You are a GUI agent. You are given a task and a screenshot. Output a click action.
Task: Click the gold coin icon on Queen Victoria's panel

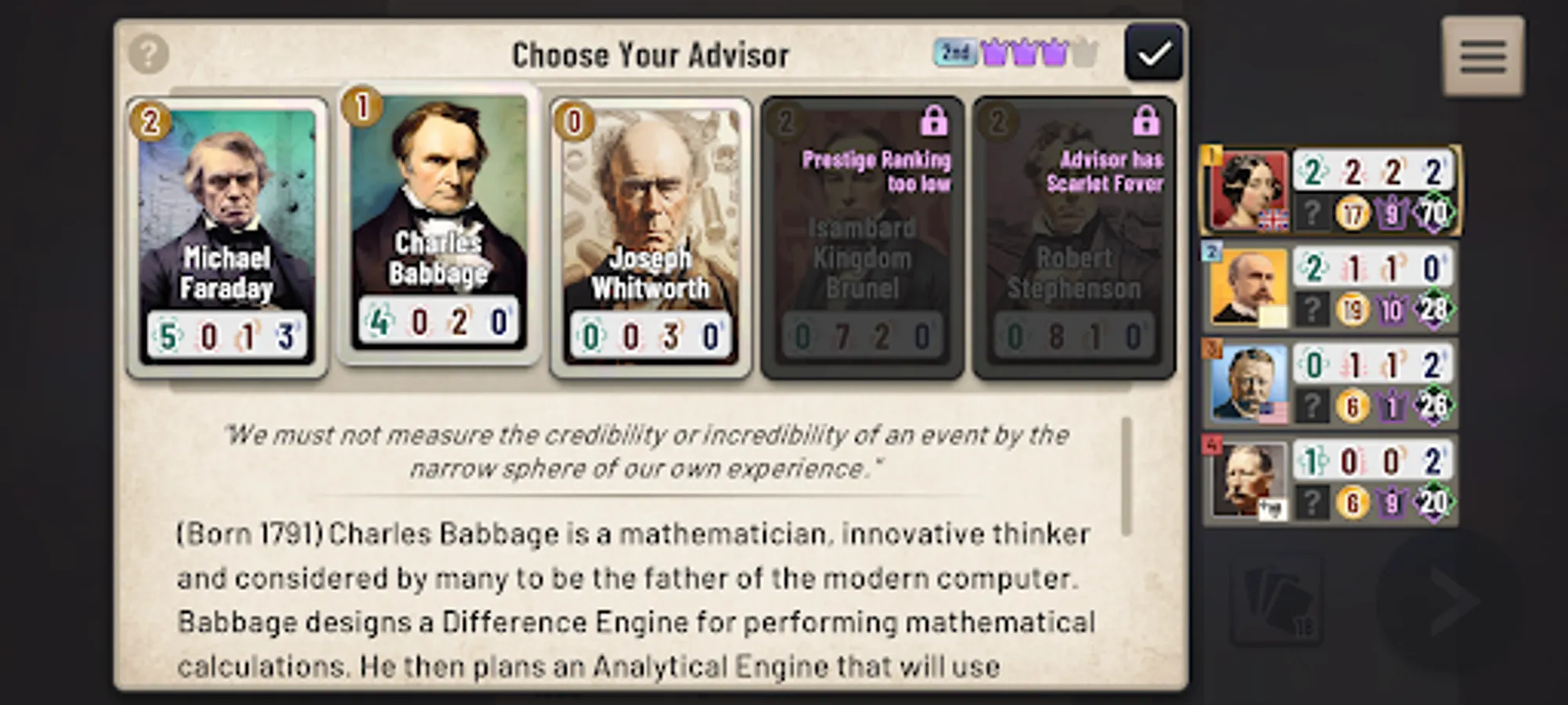click(x=1352, y=212)
